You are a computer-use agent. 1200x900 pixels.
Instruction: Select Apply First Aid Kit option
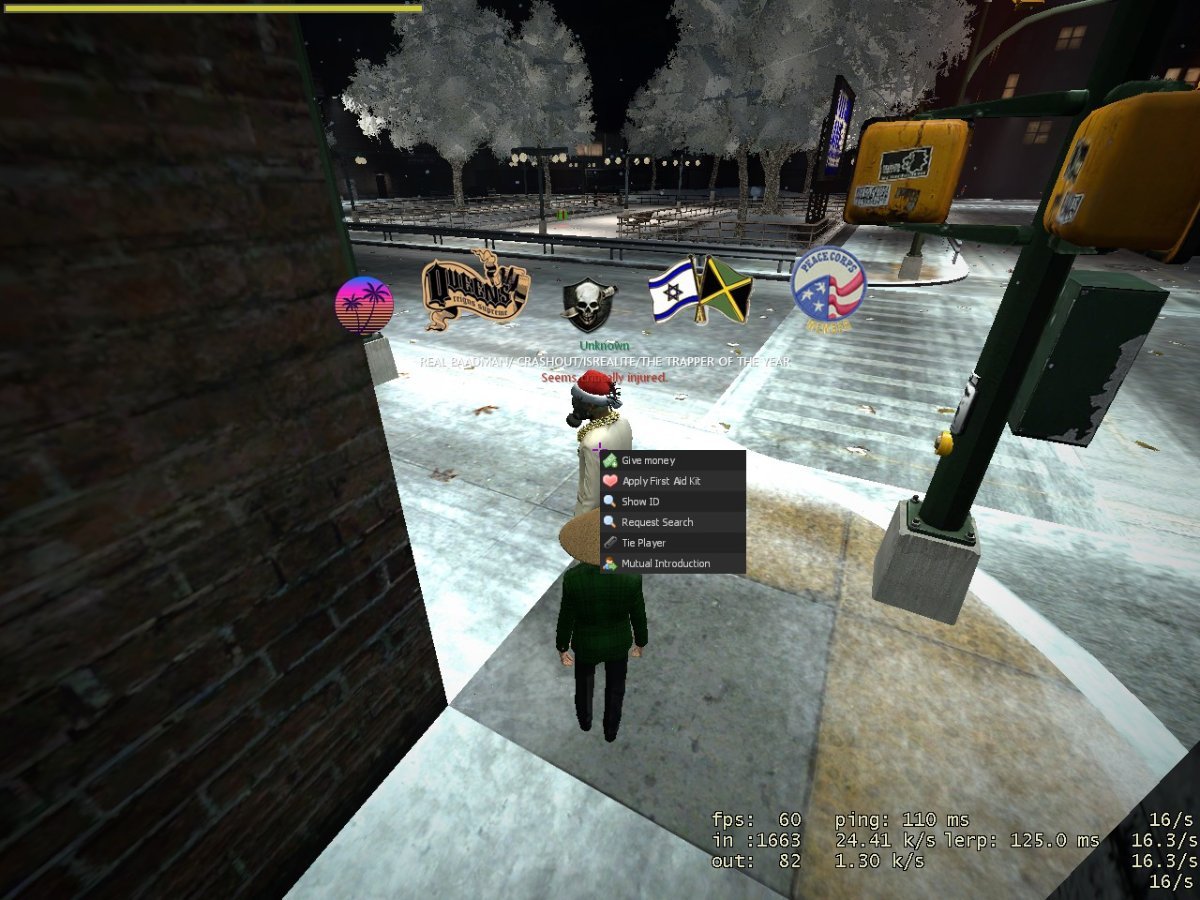[660, 481]
